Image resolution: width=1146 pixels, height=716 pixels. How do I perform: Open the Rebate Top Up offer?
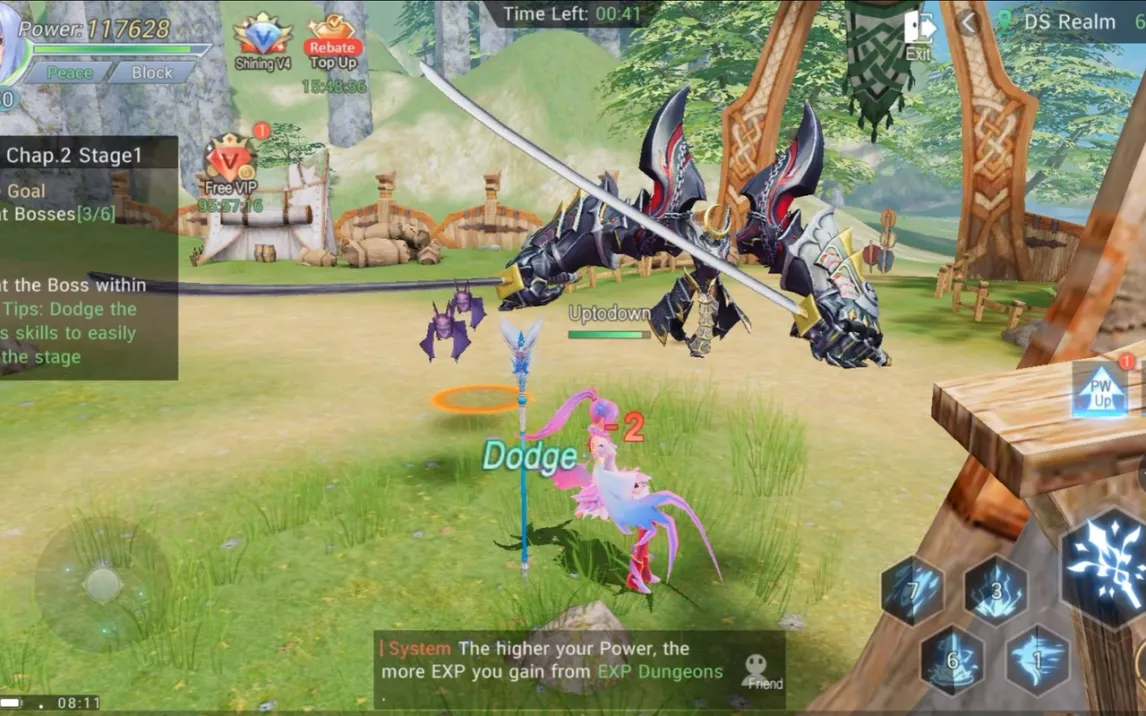333,44
